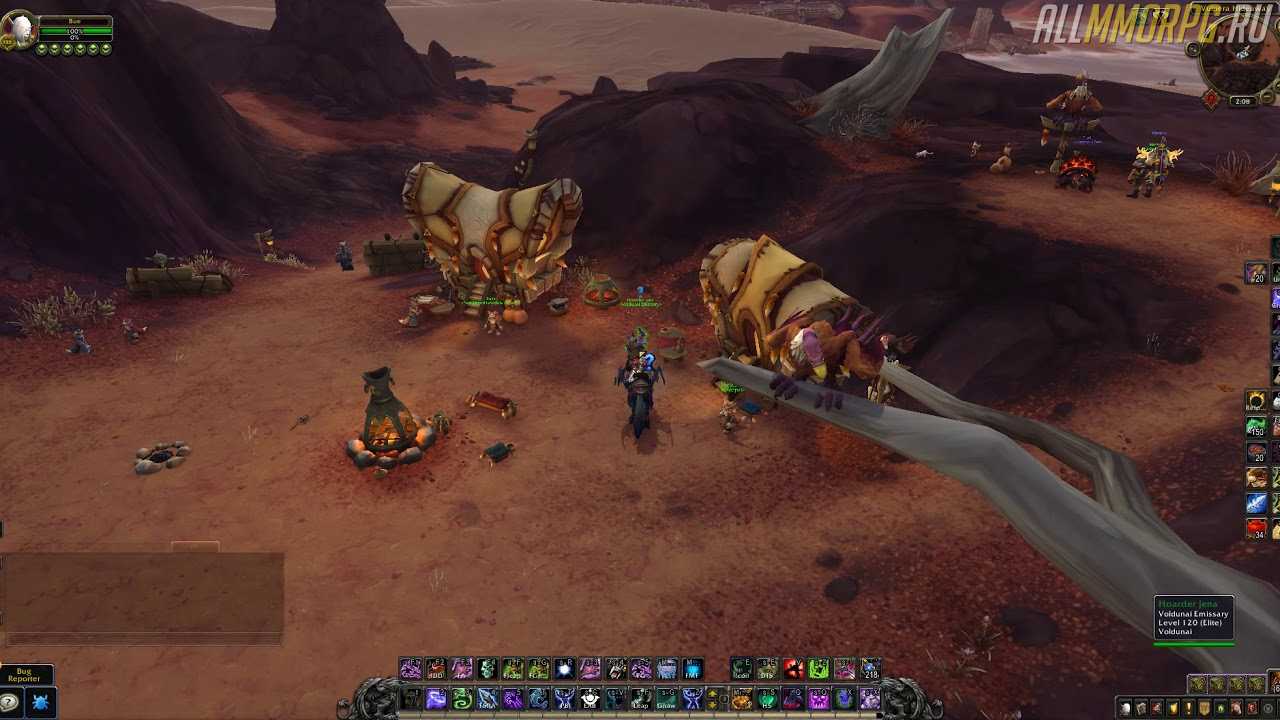
Task: Activate the Leap ability
Action: (640, 699)
